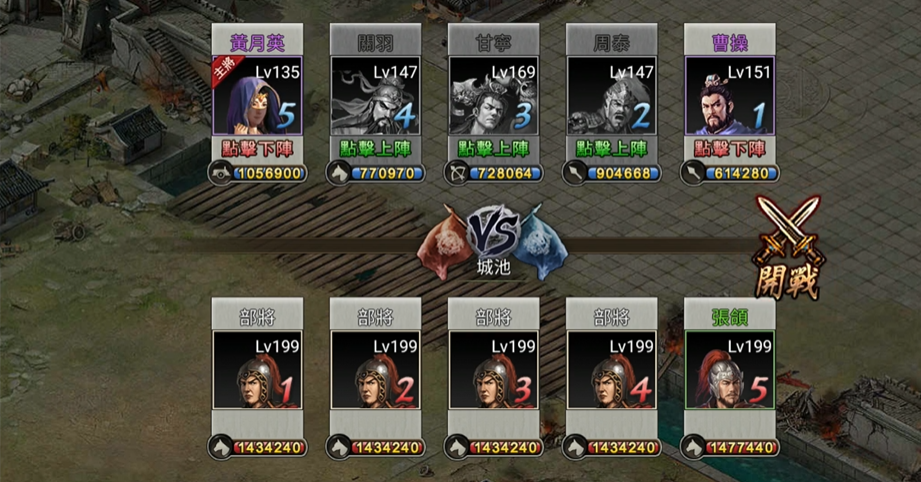Remove 黃月英 using her 點擊下陣 button
Screen dimensions: 921x482
(x=257, y=148)
